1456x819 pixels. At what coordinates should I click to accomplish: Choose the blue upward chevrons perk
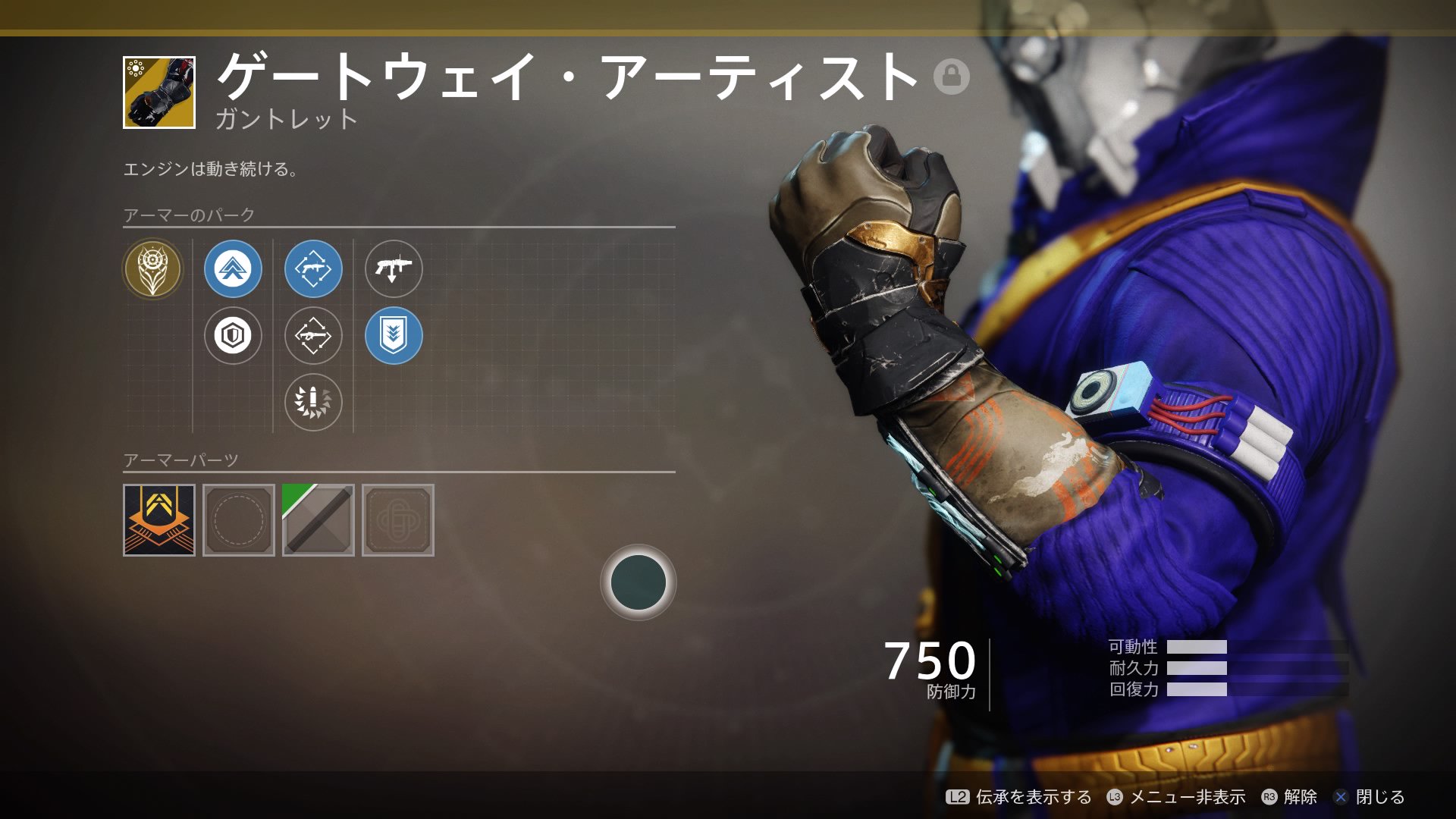(x=233, y=268)
